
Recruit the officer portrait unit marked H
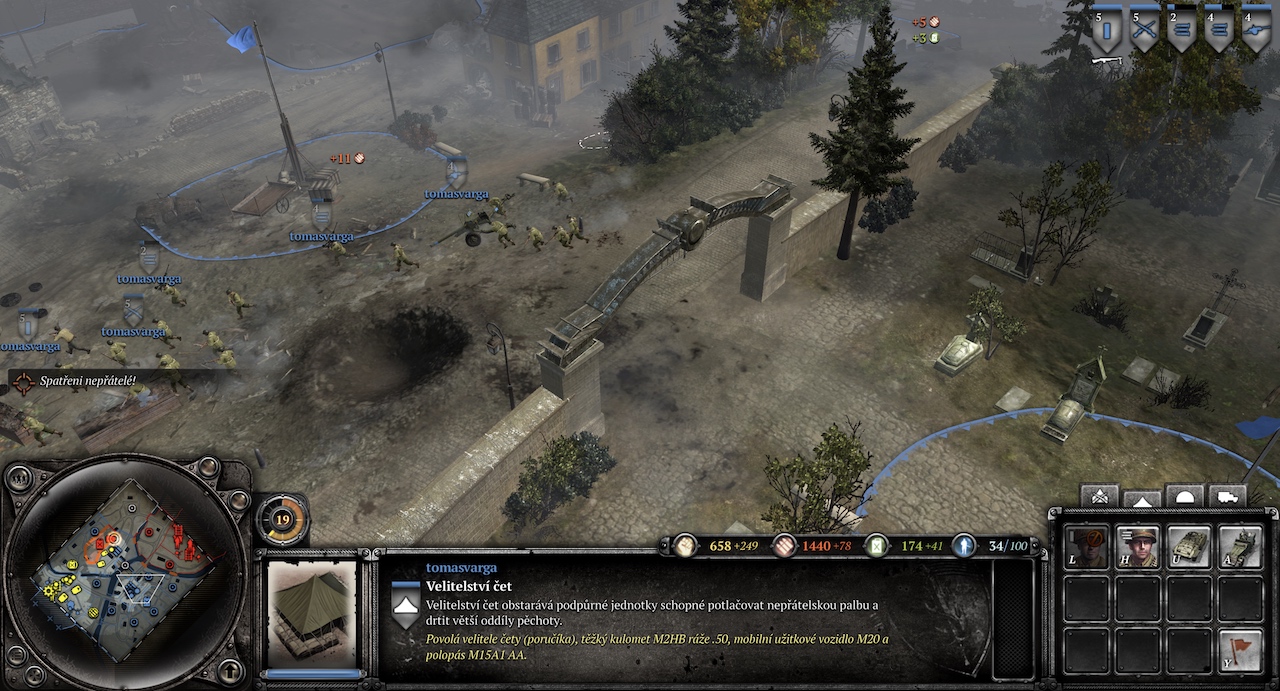1138,548
